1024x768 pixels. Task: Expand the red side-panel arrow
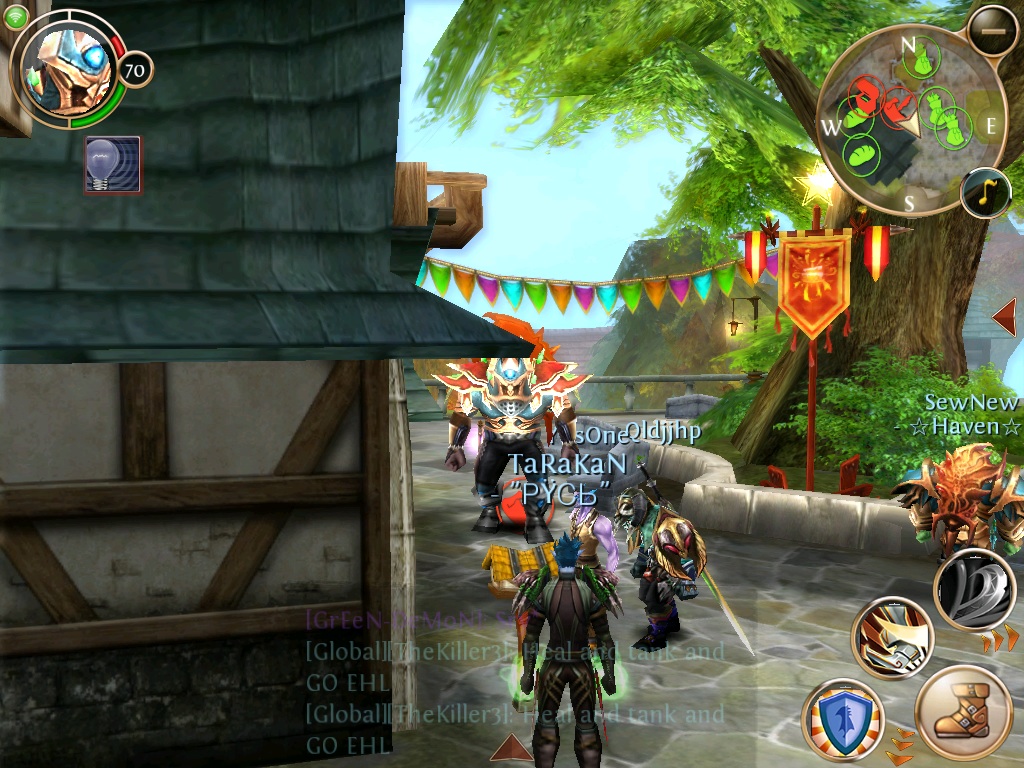[1004, 317]
